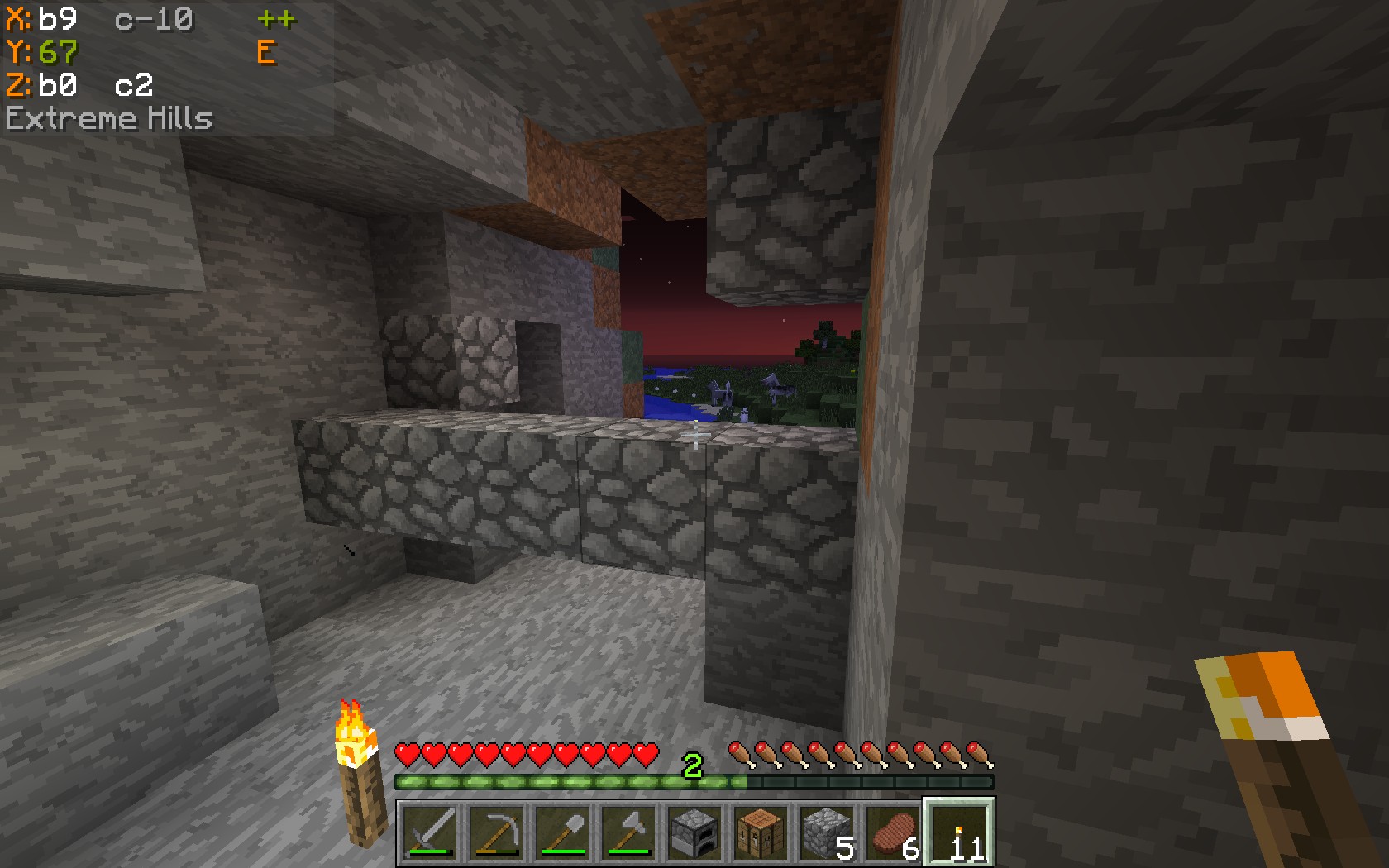Select the furnace block slot
The height and width of the screenshot is (868, 1389).
tap(695, 832)
